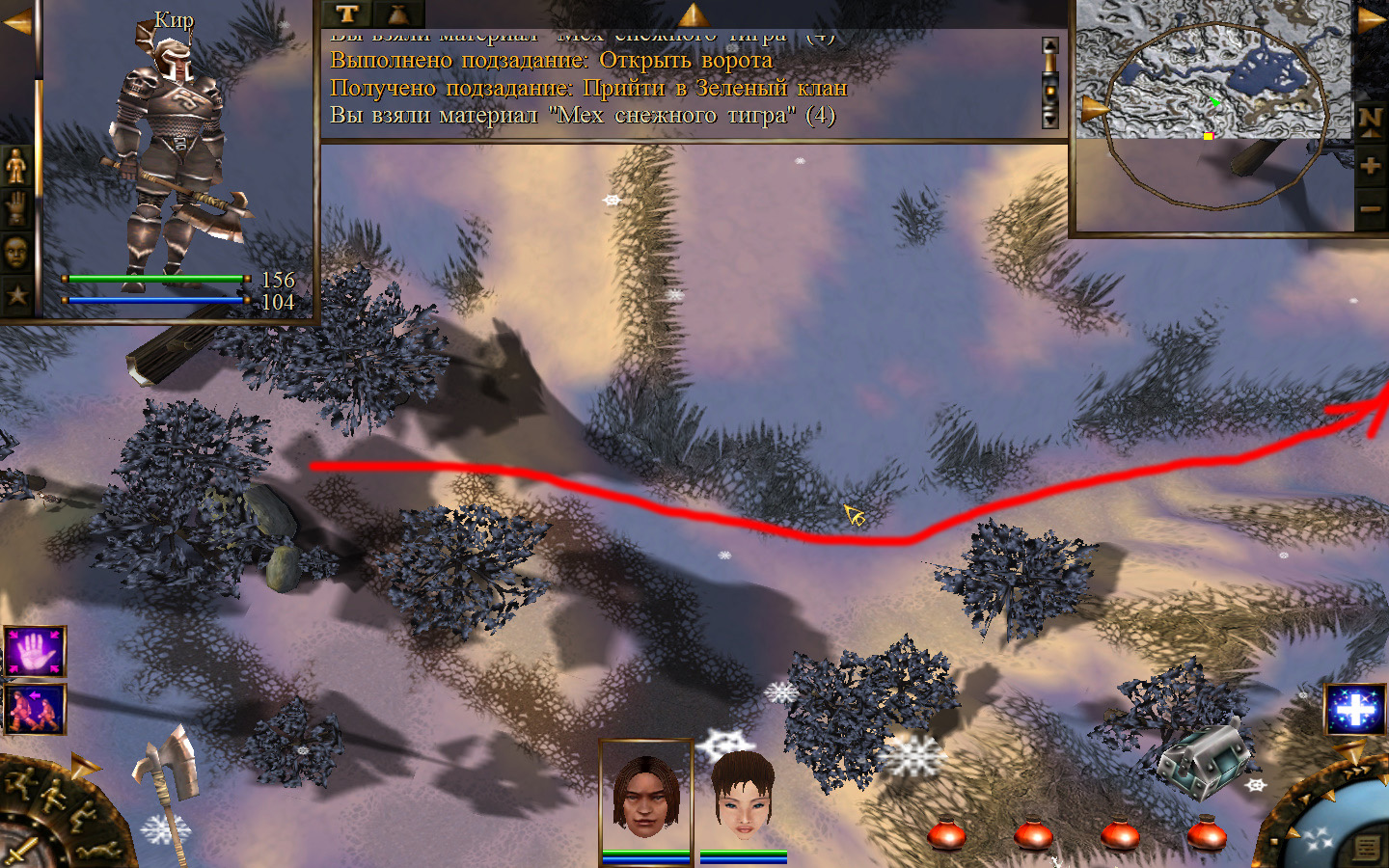Align the minimap north with the N button
This screenshot has height=868, width=1389.
[x=1370, y=121]
